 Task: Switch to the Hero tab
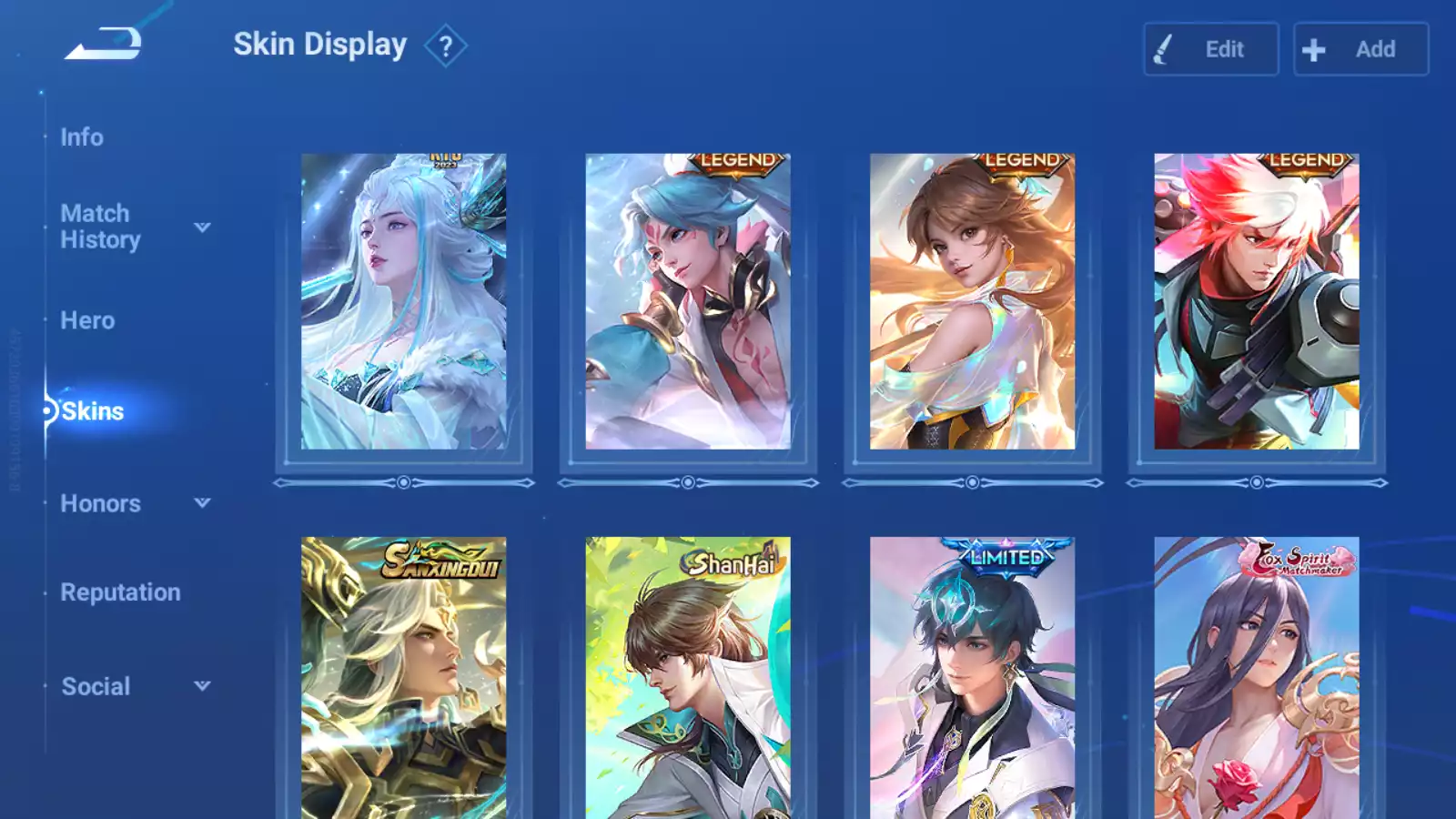[87, 320]
